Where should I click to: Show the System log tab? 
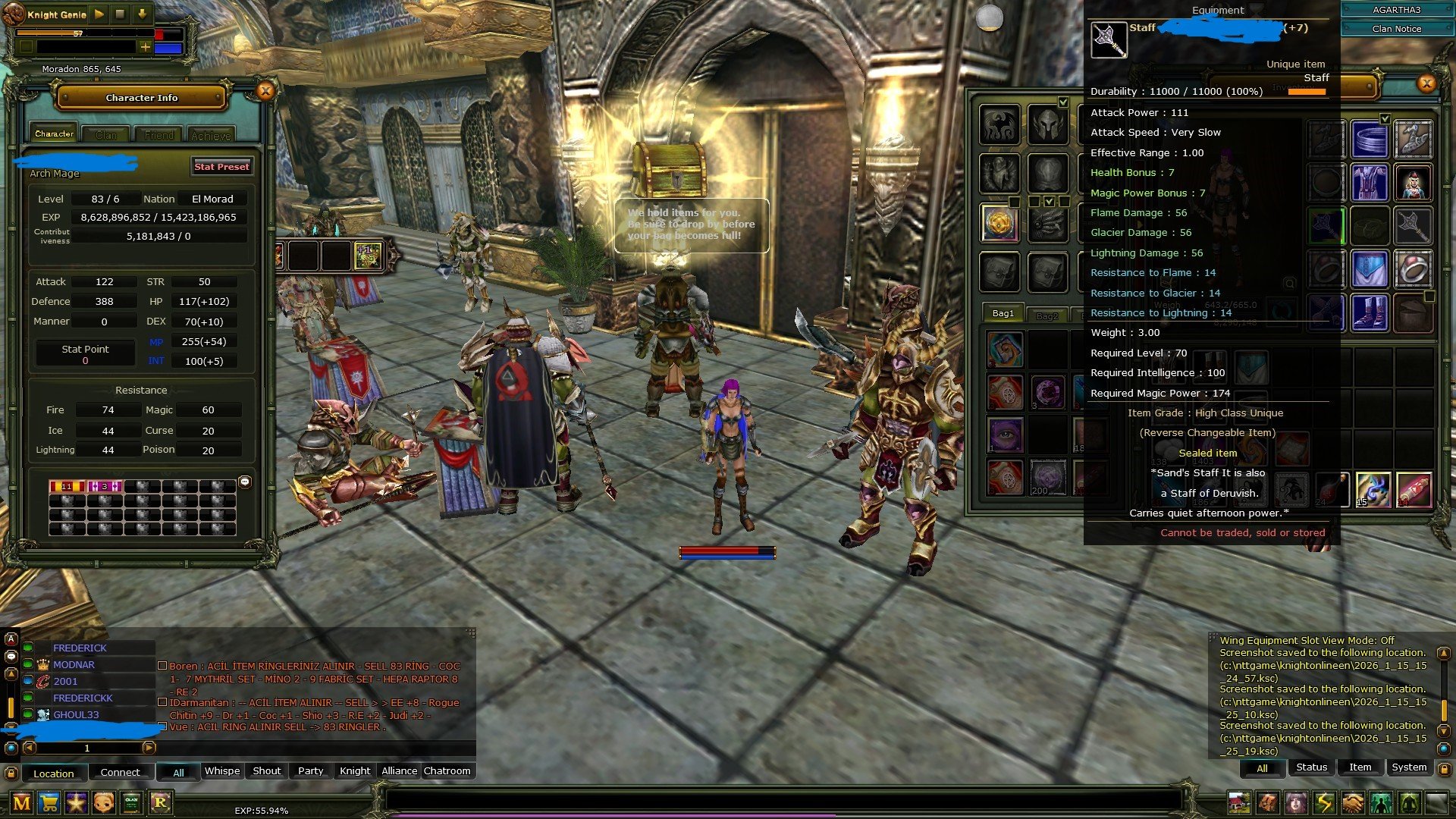click(x=1408, y=767)
